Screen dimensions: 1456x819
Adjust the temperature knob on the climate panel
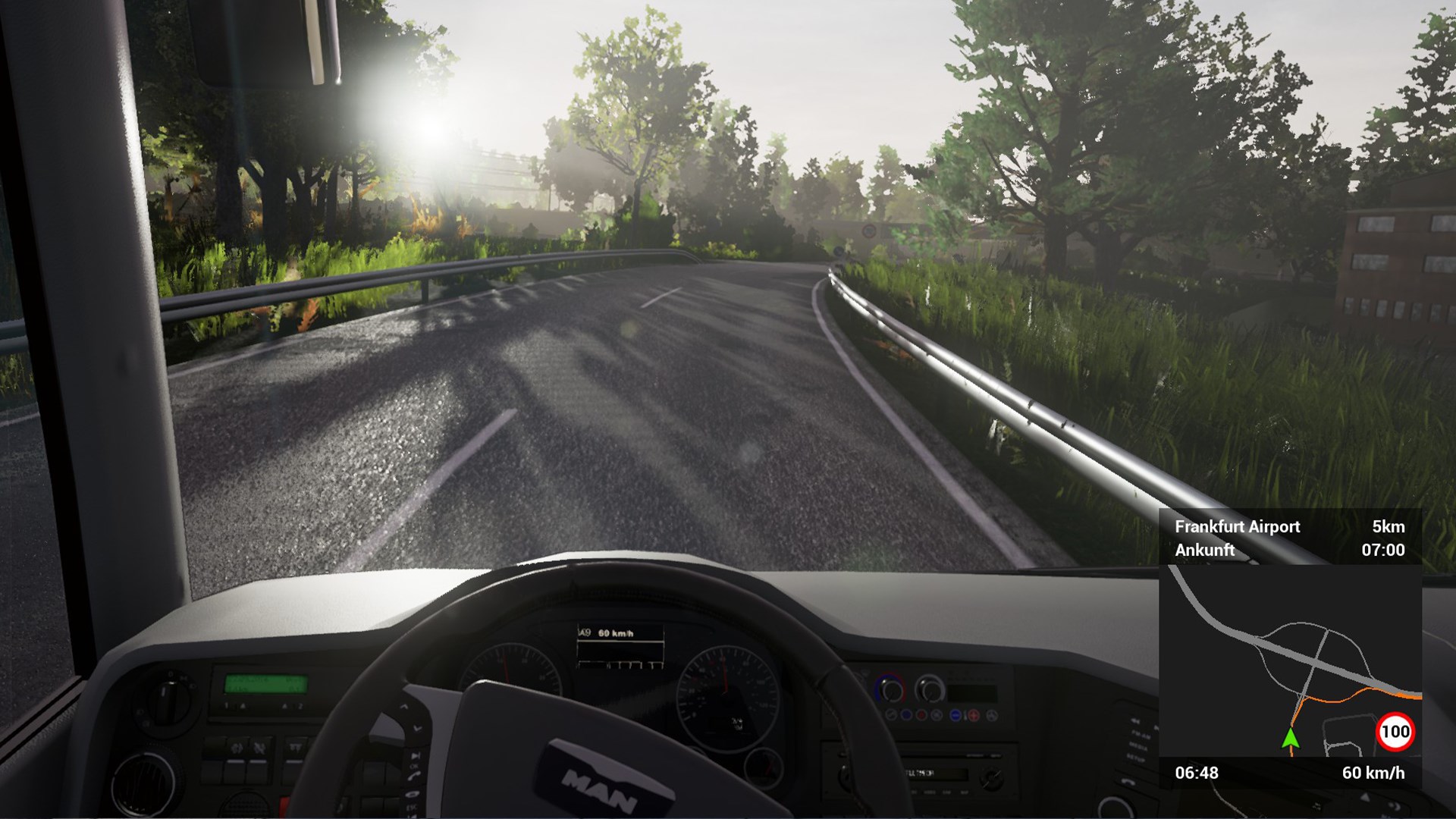(x=891, y=690)
